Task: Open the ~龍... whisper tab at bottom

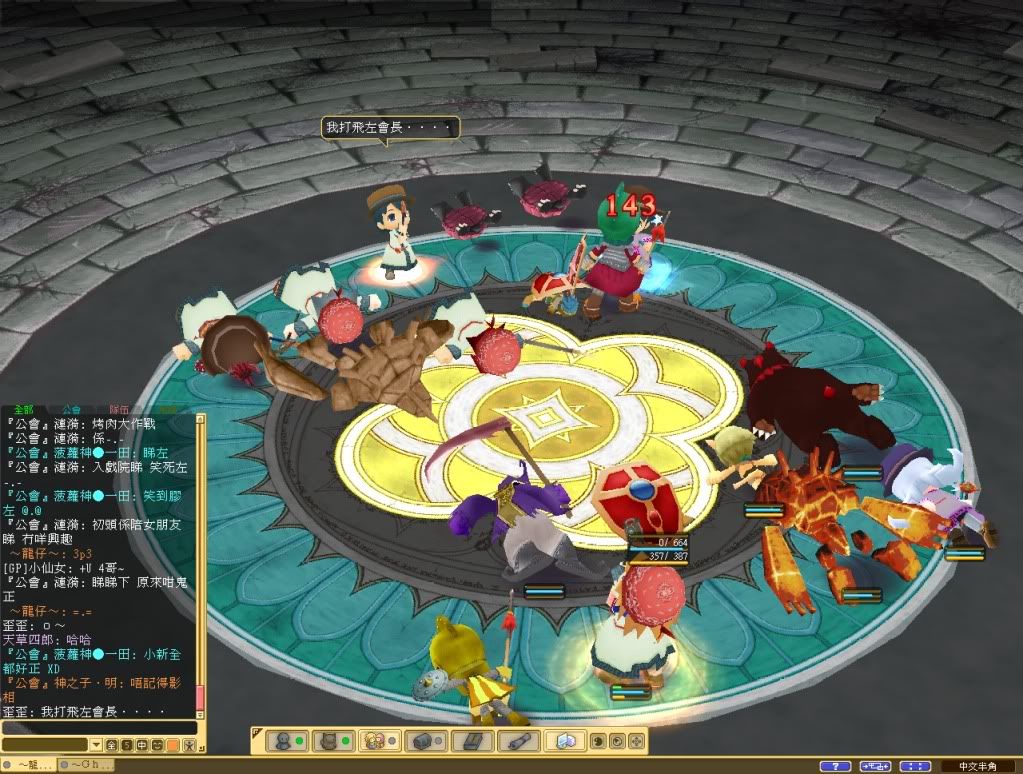Action: (x=27, y=765)
